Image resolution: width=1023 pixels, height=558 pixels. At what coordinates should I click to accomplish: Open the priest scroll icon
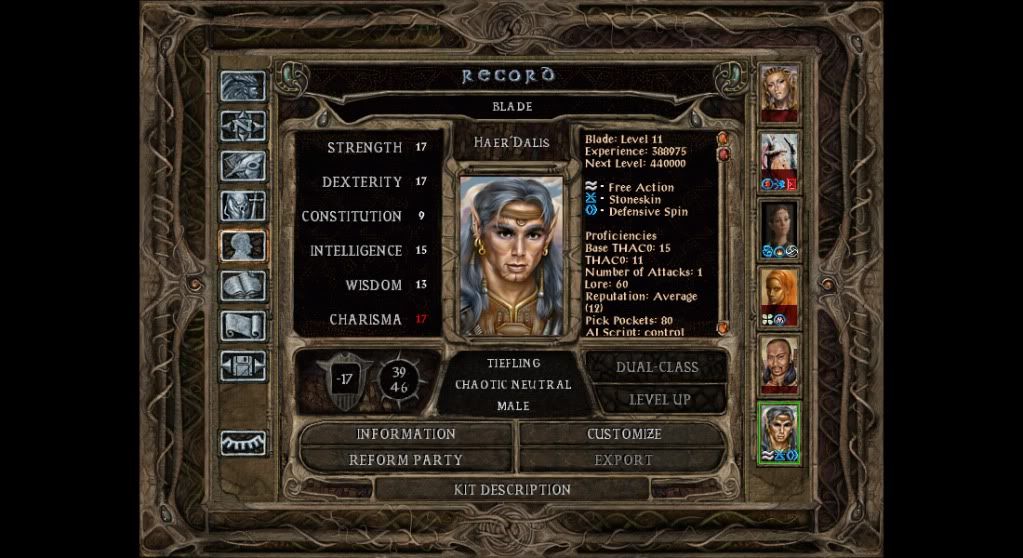[243, 326]
